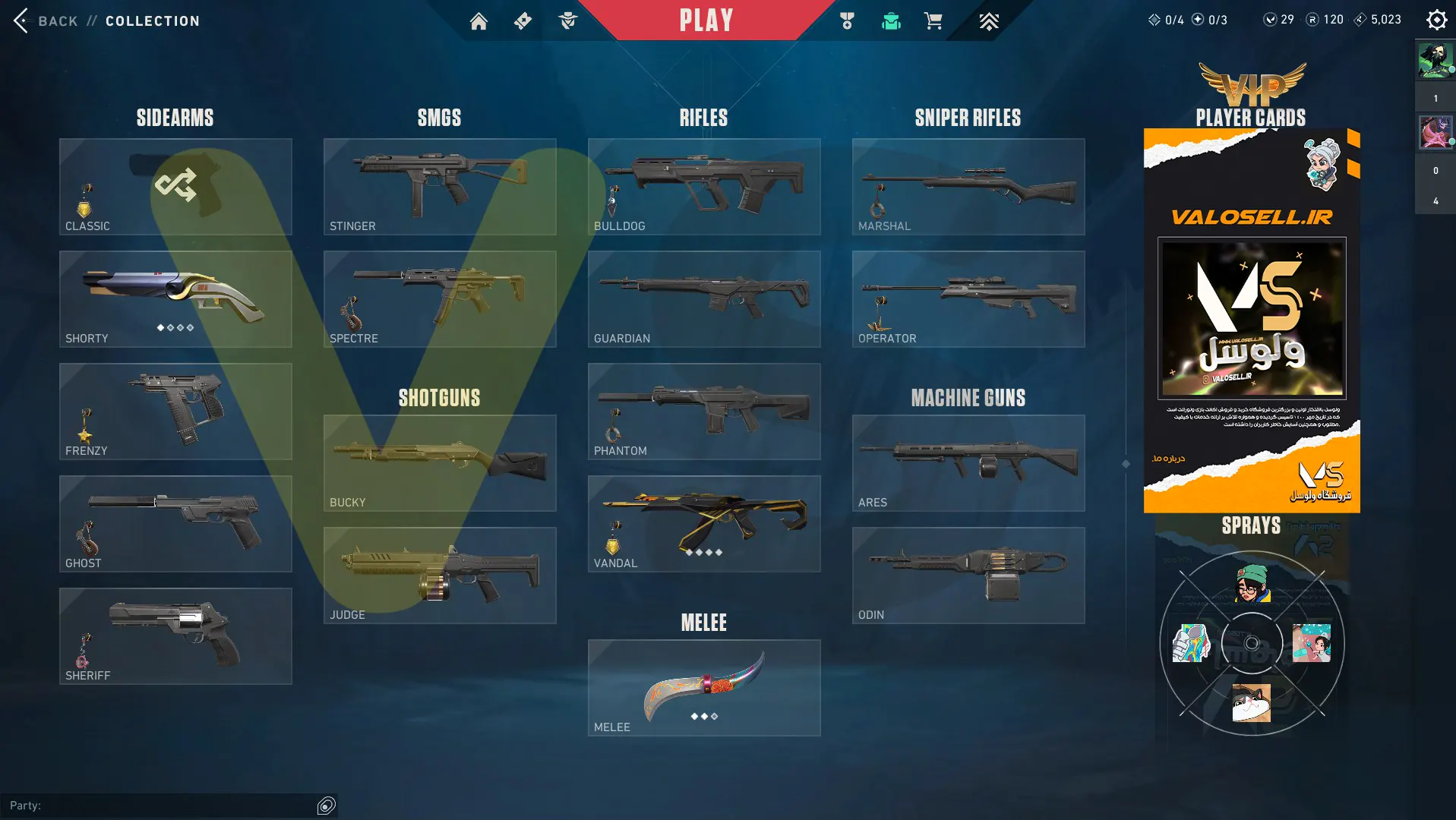Pick the Spectre SMG slot
Screen dimensions: 1456x820
[x=440, y=299]
